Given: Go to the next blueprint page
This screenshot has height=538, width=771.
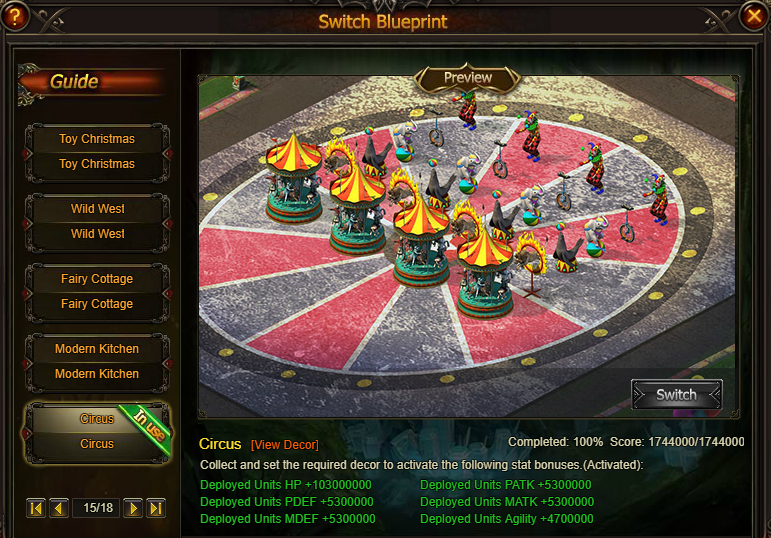Looking at the screenshot, I should (132, 508).
